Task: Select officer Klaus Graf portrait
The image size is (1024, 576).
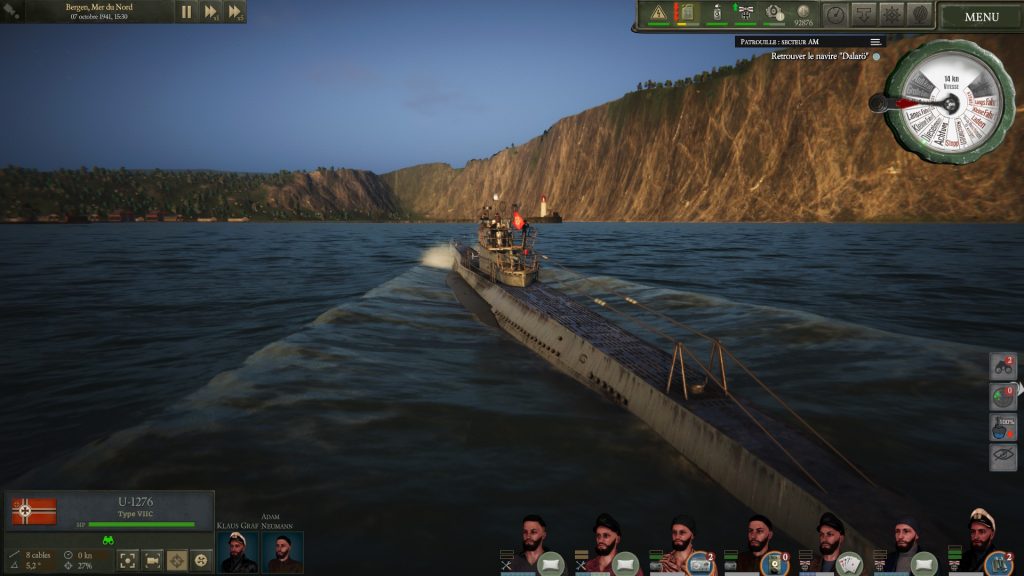Action: point(238,552)
